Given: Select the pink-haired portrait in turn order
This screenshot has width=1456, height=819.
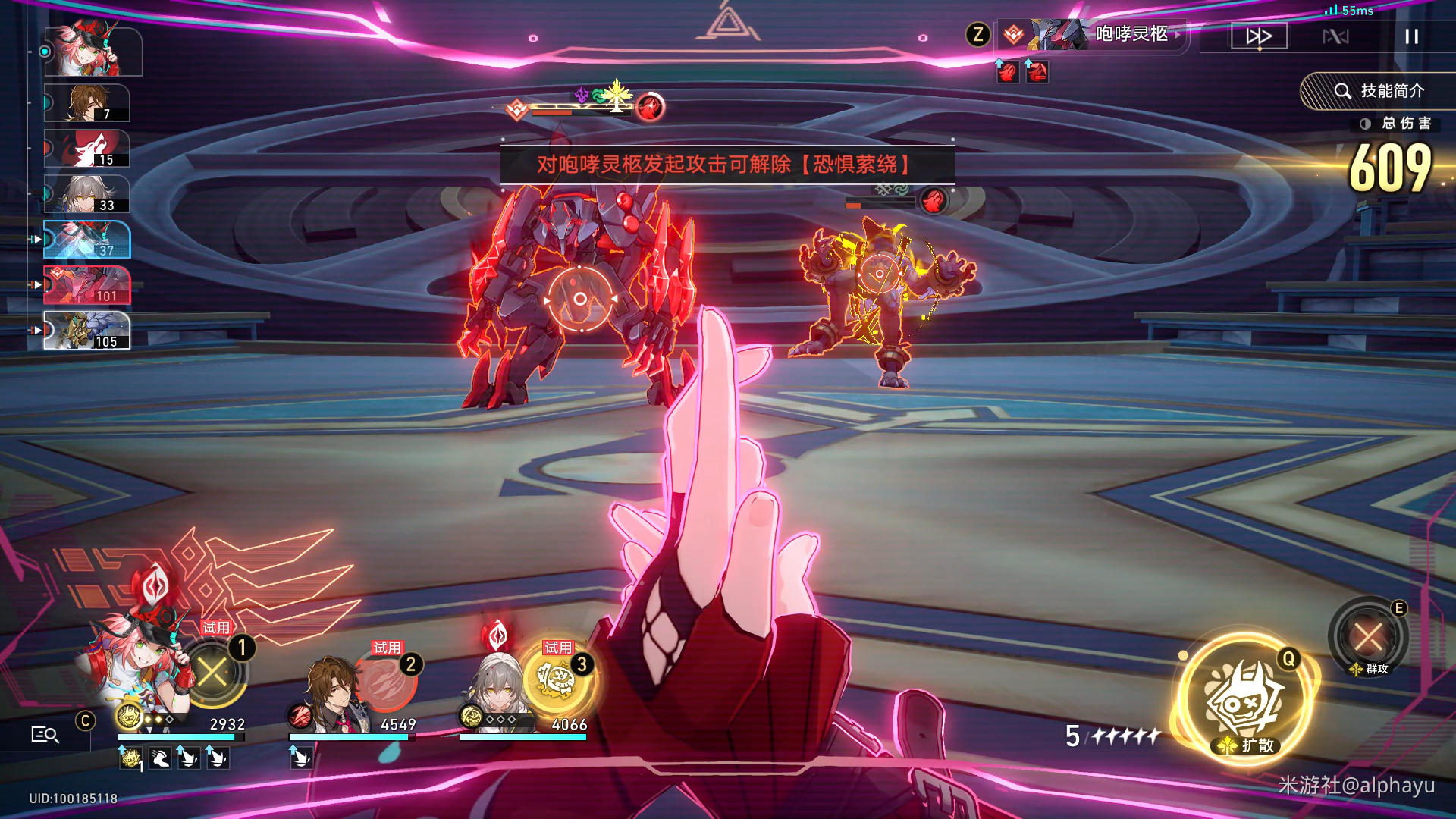Looking at the screenshot, I should [93, 50].
